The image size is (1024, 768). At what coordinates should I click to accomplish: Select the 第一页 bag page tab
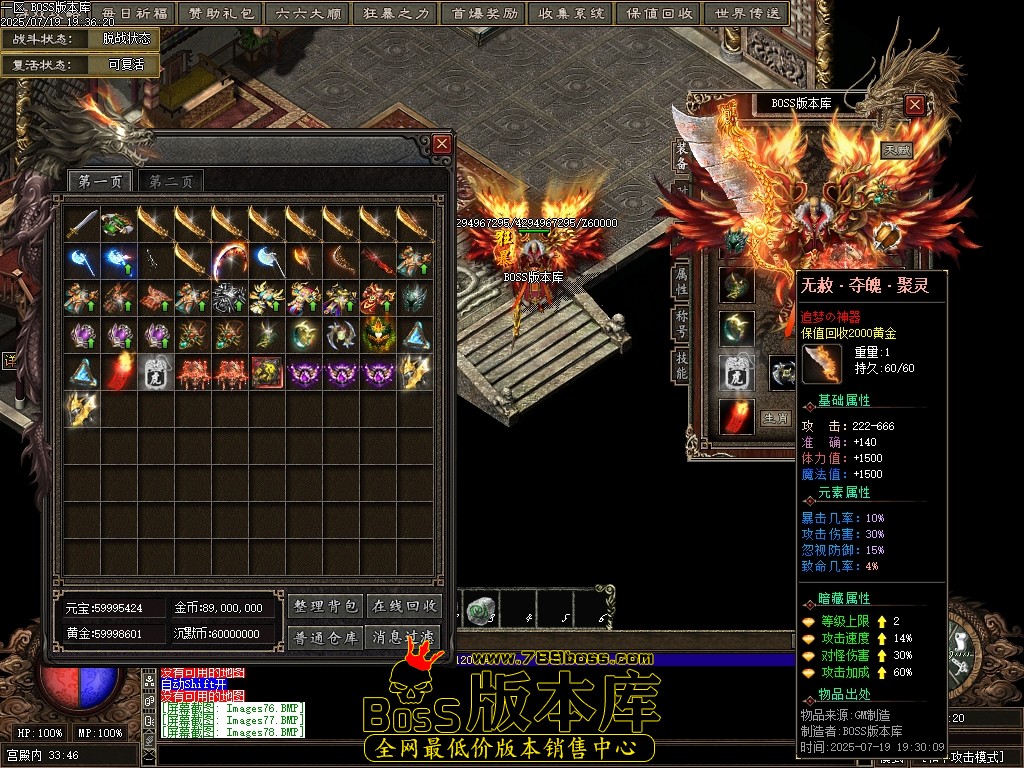(100, 182)
